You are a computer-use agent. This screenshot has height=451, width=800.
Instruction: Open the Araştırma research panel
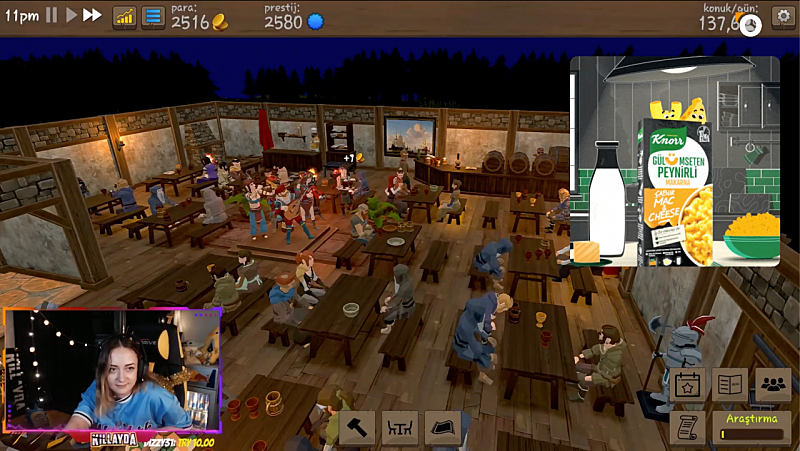[x=749, y=427]
